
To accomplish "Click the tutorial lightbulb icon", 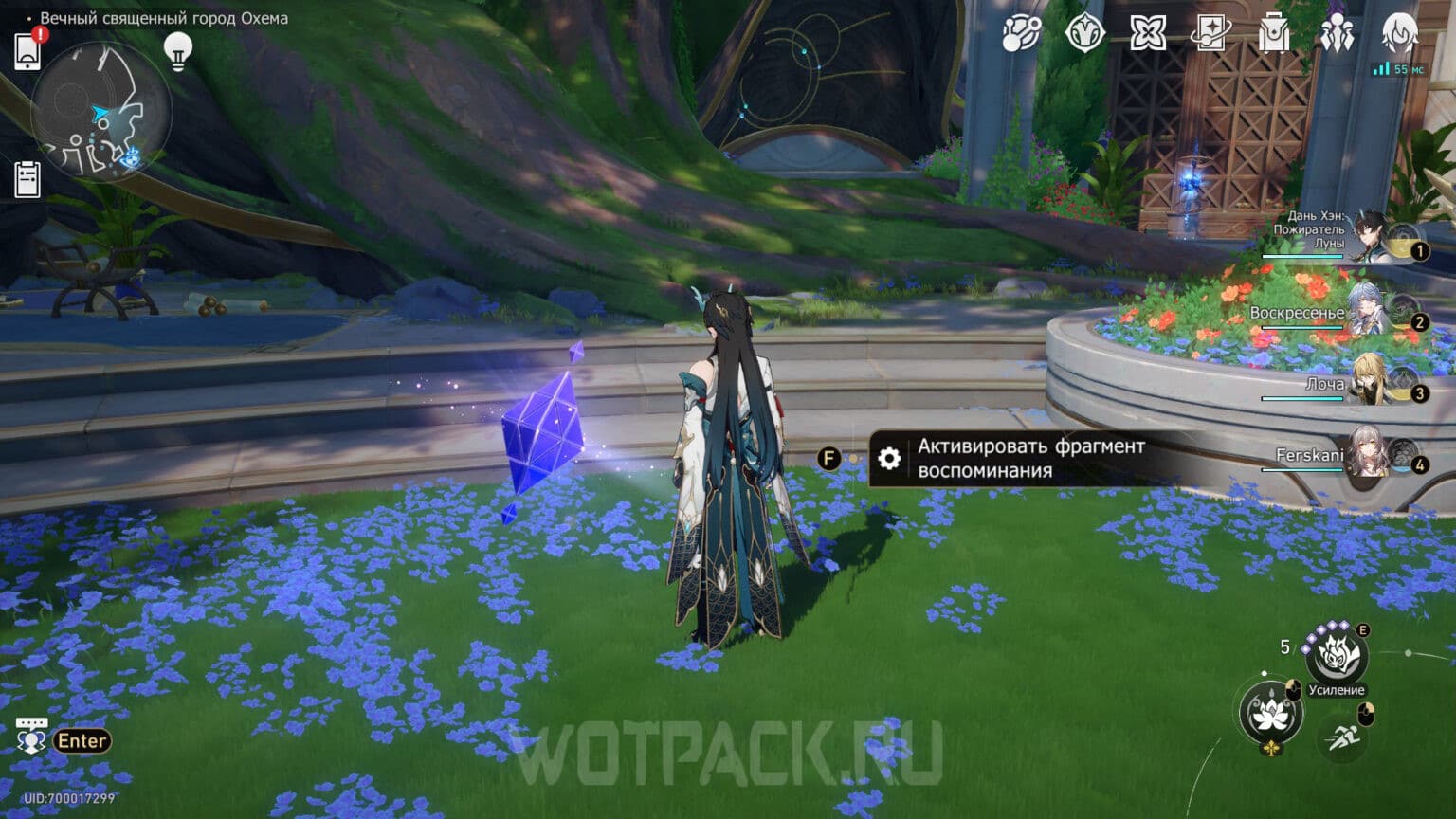I will tap(176, 50).
